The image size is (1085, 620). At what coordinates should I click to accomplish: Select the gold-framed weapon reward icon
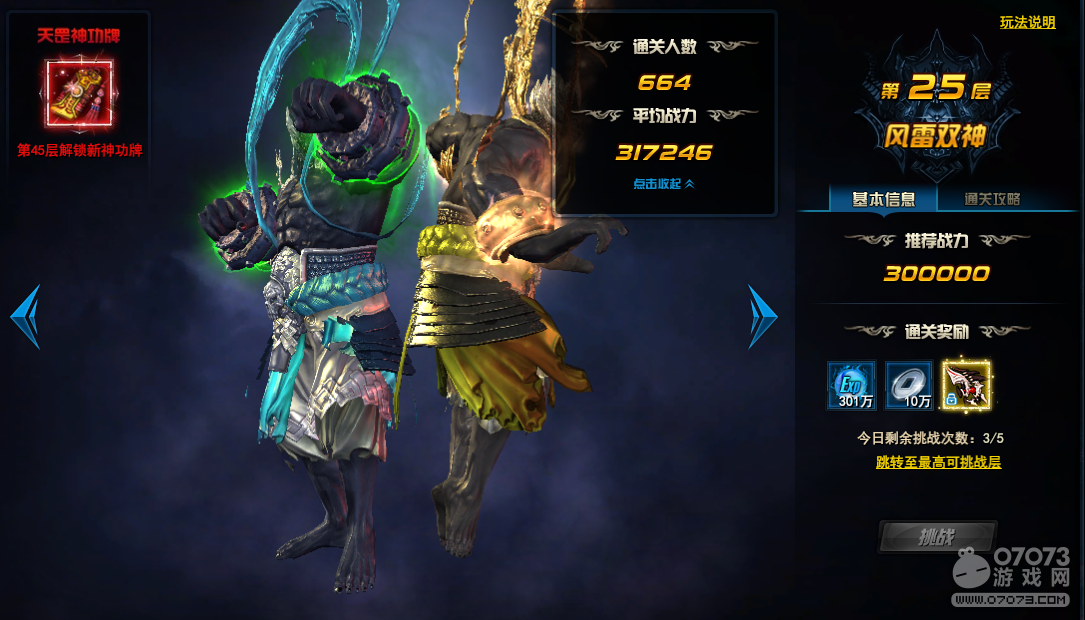[967, 386]
